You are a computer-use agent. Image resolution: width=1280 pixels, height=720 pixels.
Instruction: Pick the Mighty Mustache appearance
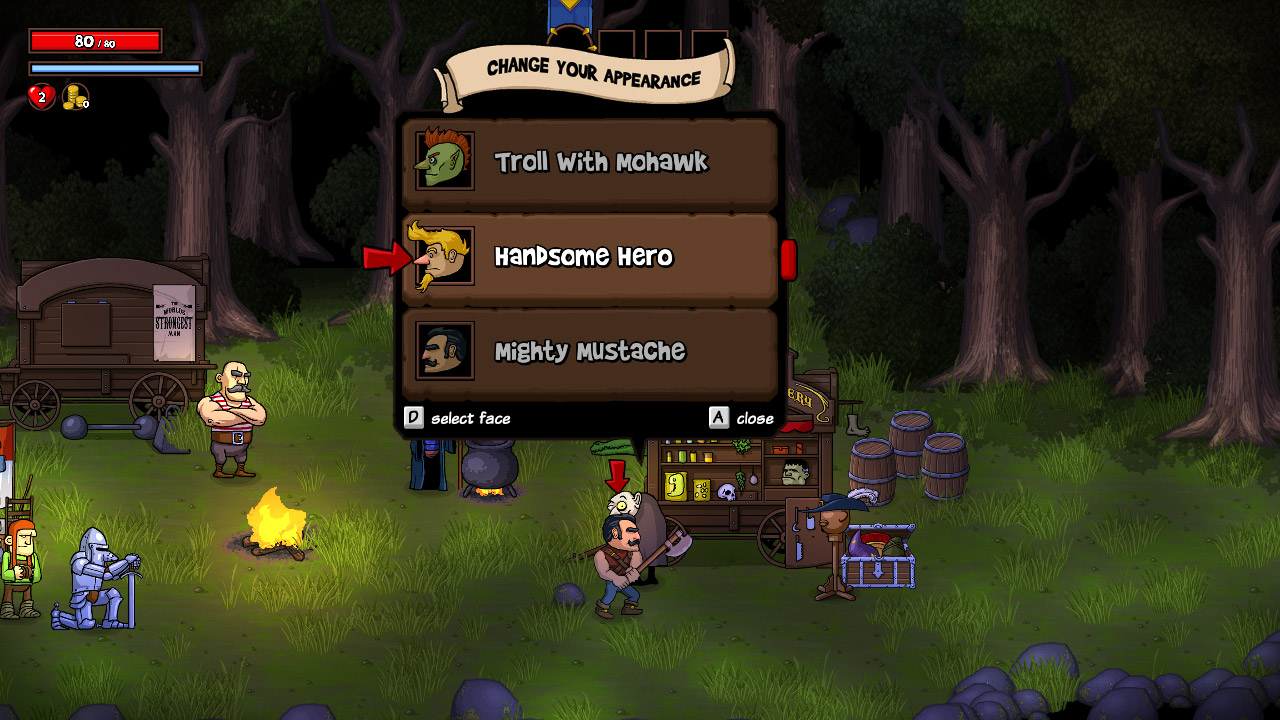pyautogui.click(x=590, y=351)
